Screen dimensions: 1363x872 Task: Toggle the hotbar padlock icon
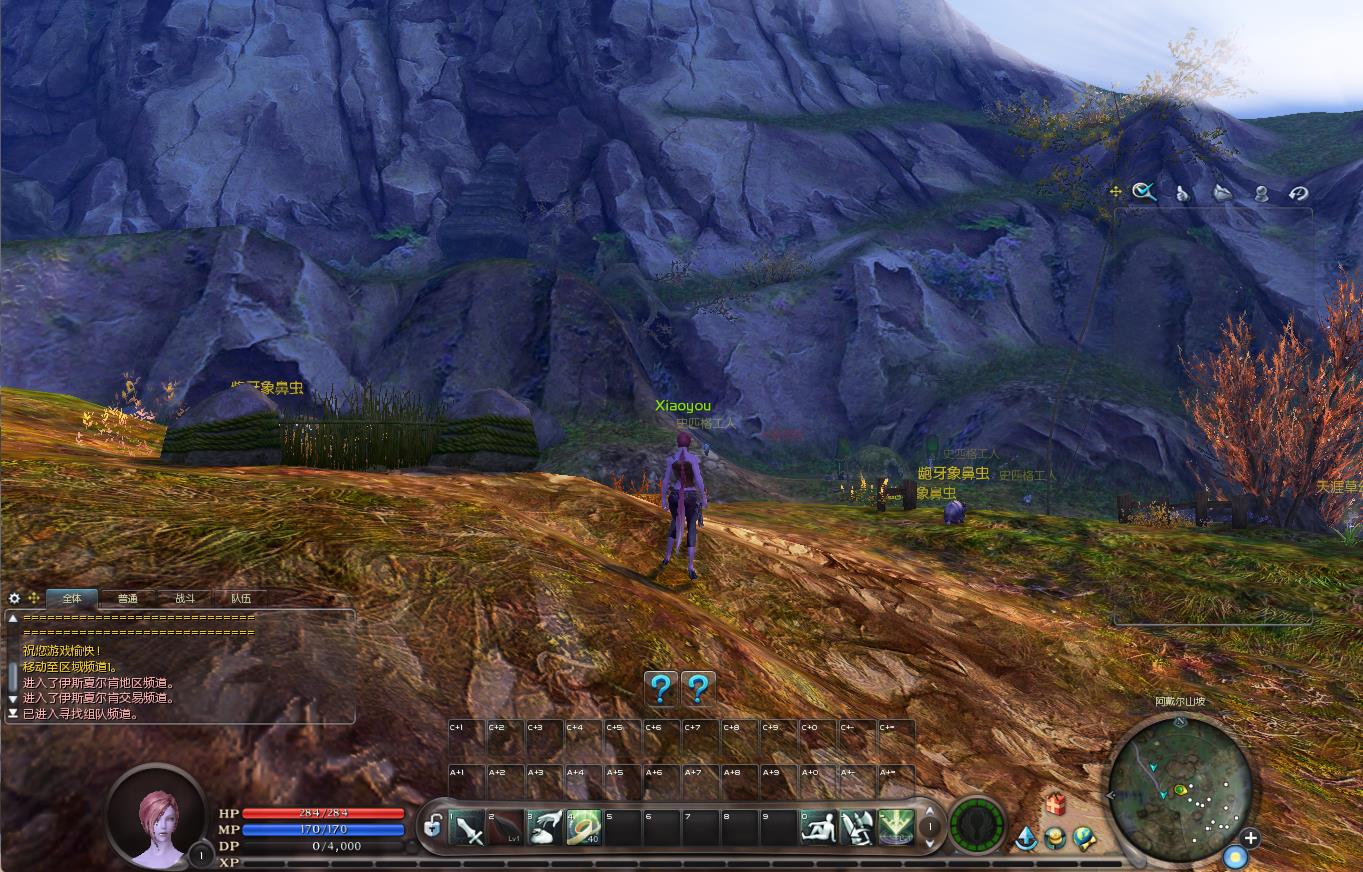coord(432,827)
